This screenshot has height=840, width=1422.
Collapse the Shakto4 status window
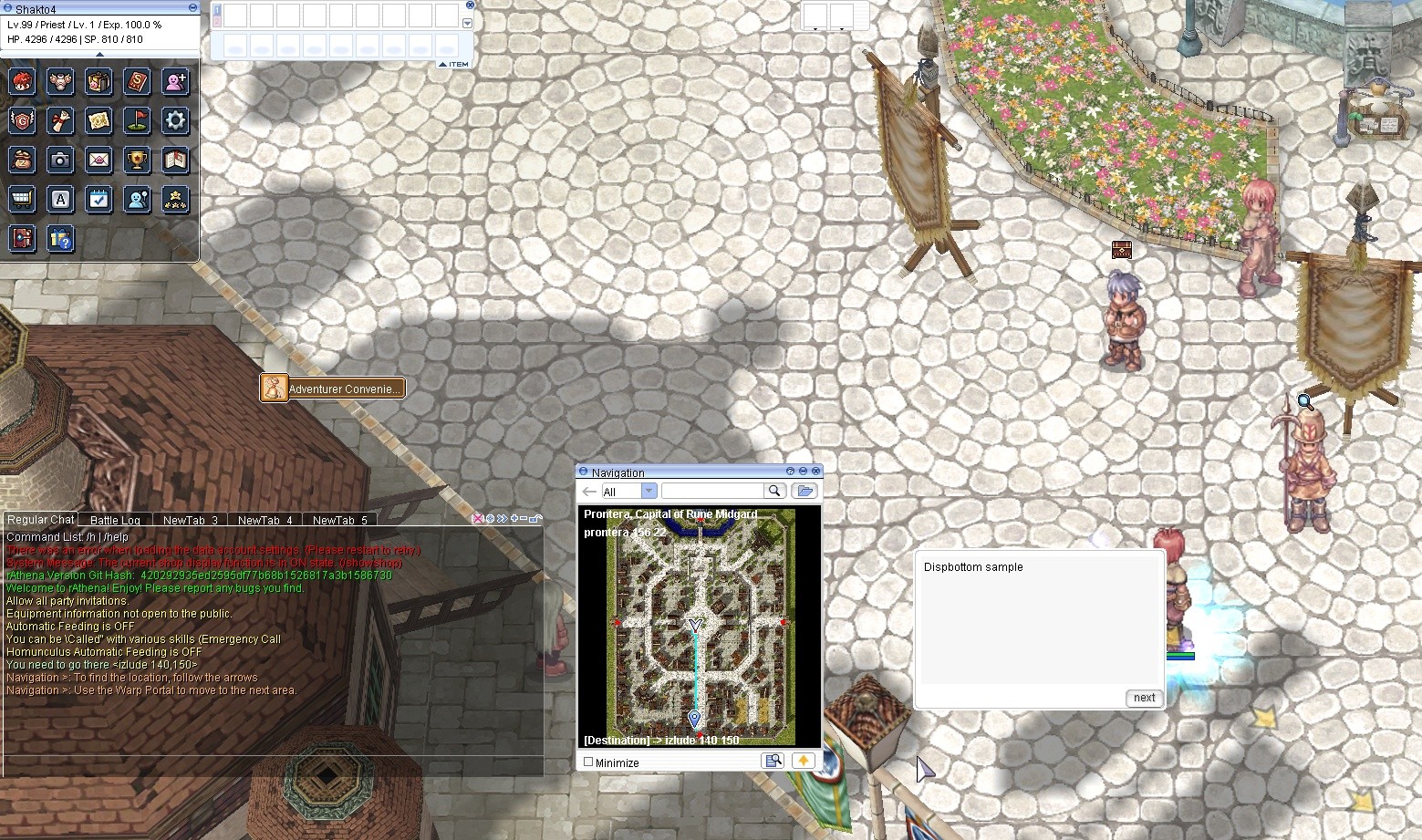click(192, 7)
